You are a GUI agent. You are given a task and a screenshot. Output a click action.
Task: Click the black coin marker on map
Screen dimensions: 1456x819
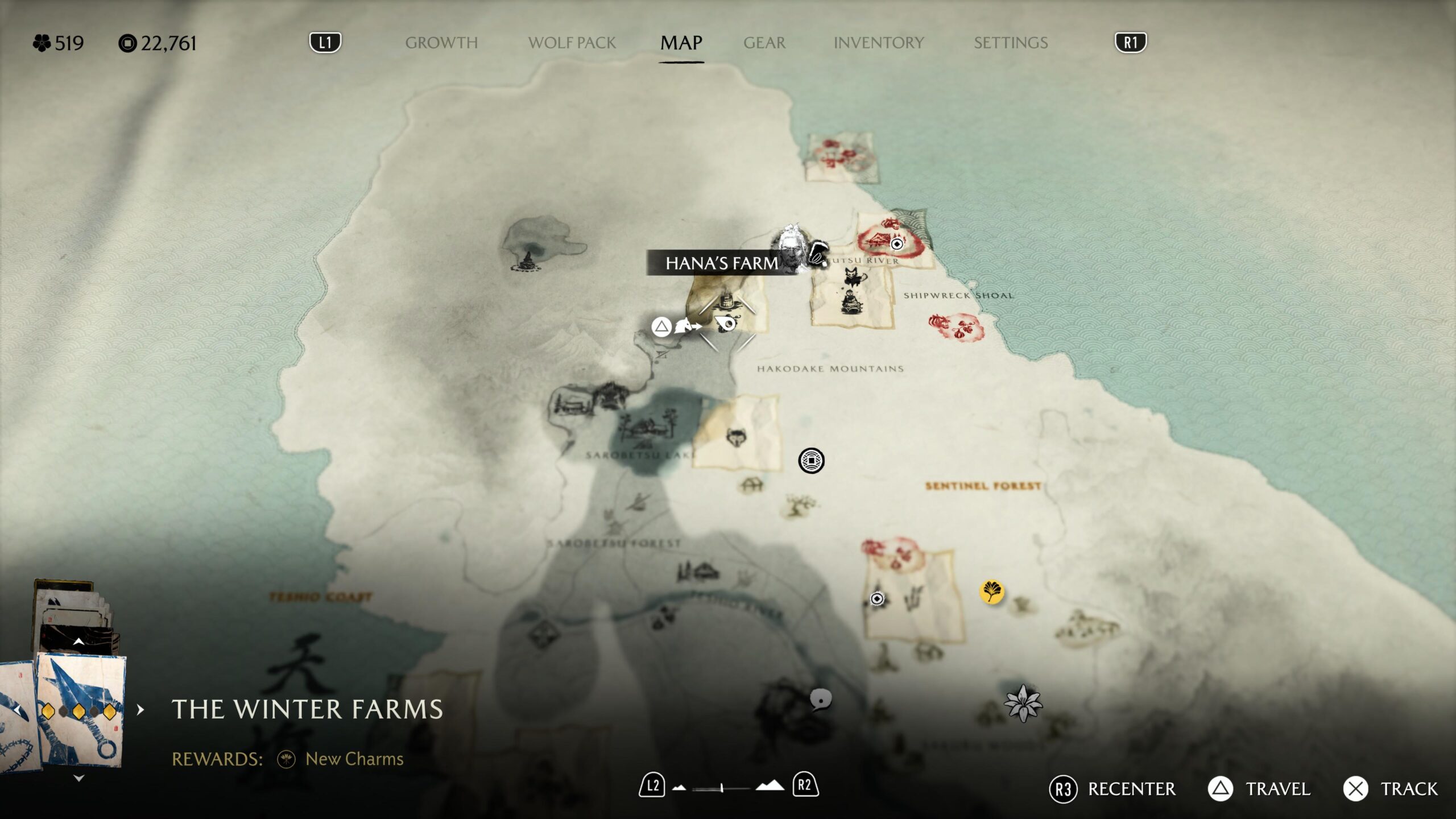point(811,460)
